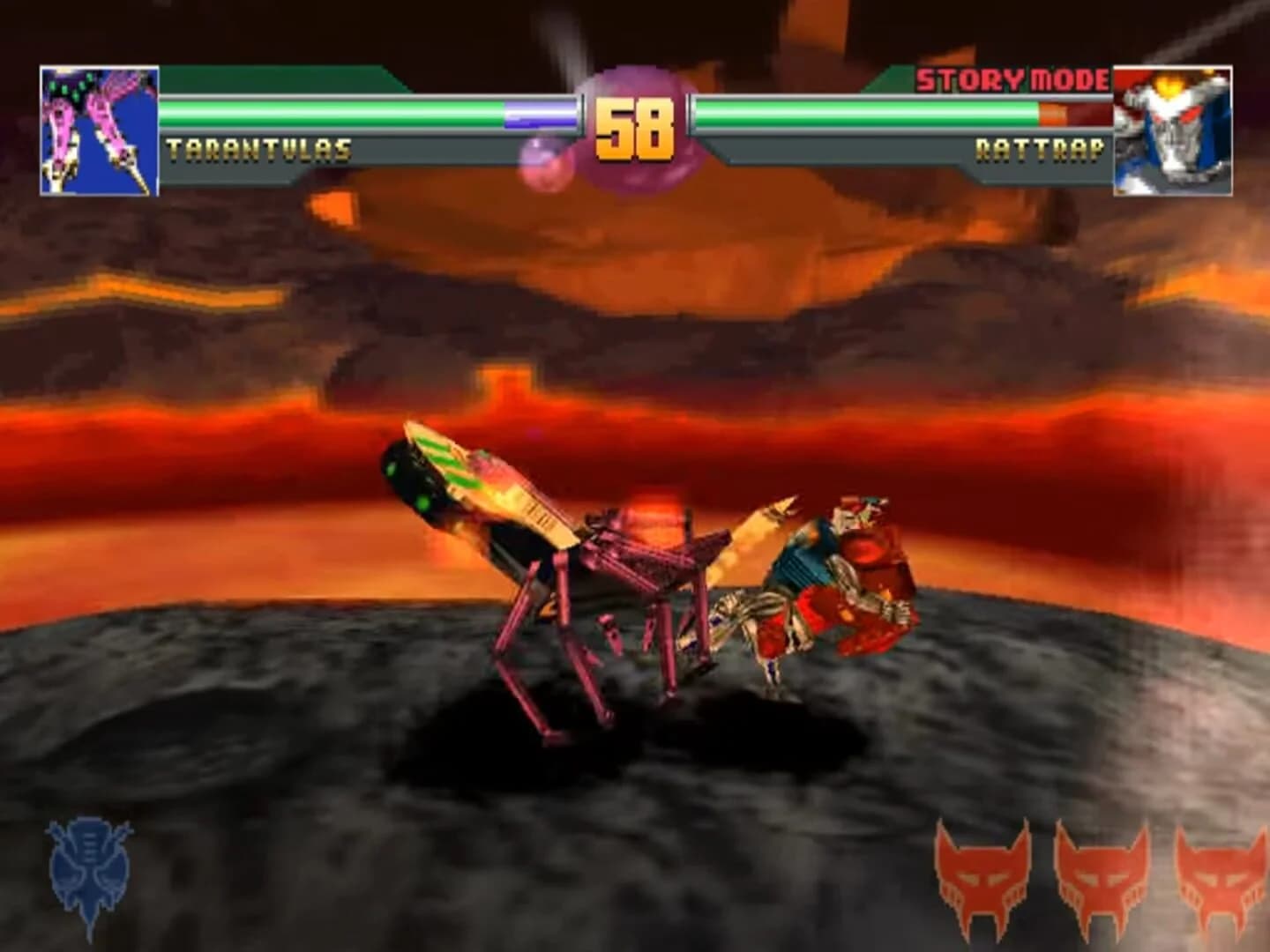Select the RATTRAP name label
The image size is (1270, 952).
(x=1041, y=149)
